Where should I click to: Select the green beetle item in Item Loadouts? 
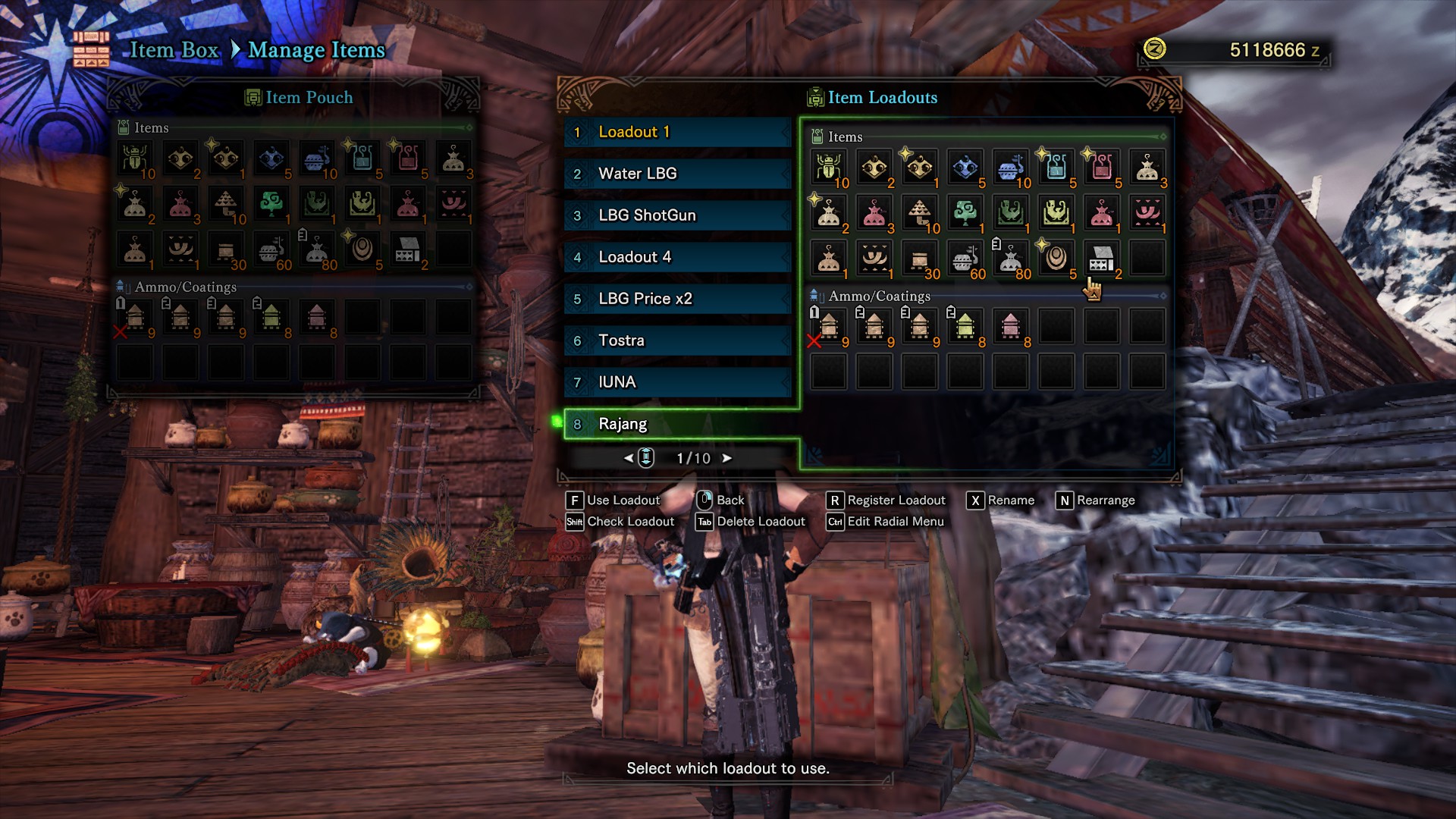coord(828,168)
